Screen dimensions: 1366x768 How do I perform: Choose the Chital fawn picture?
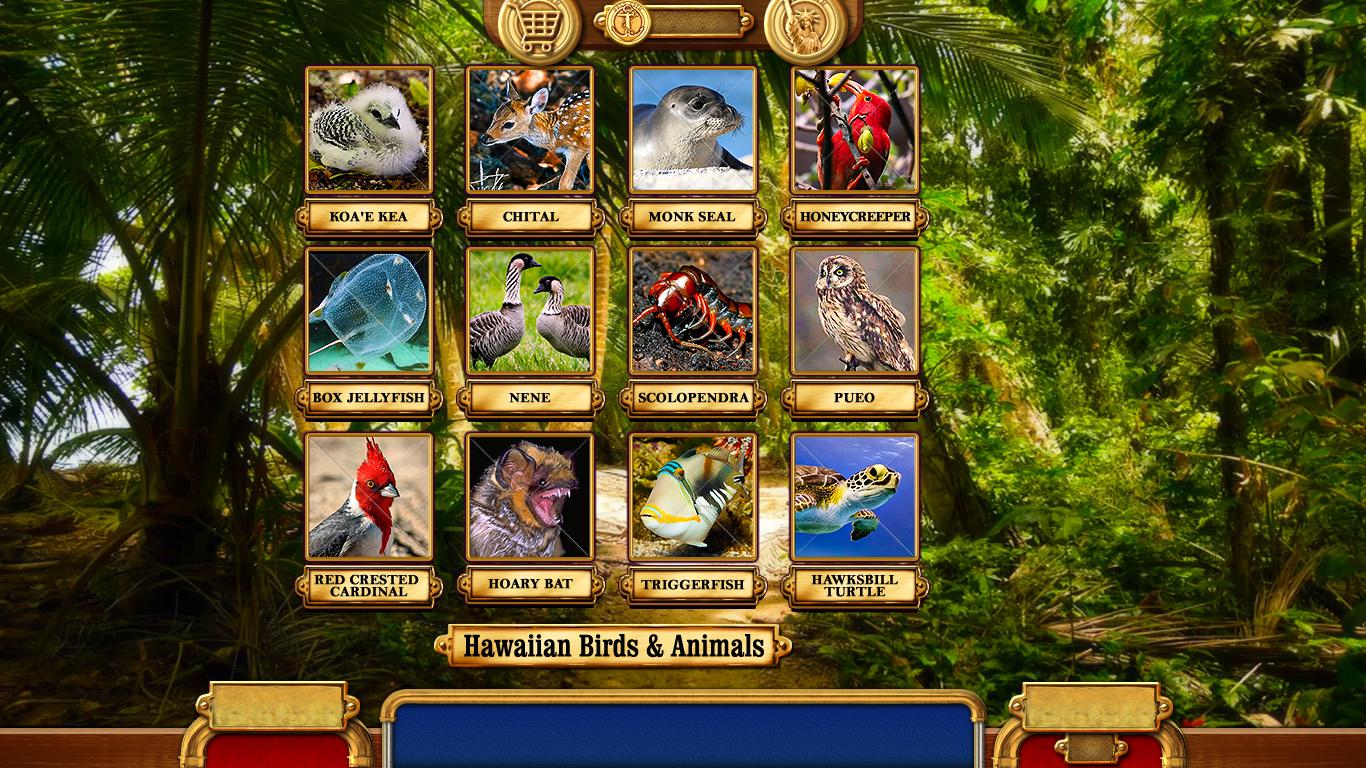click(530, 129)
